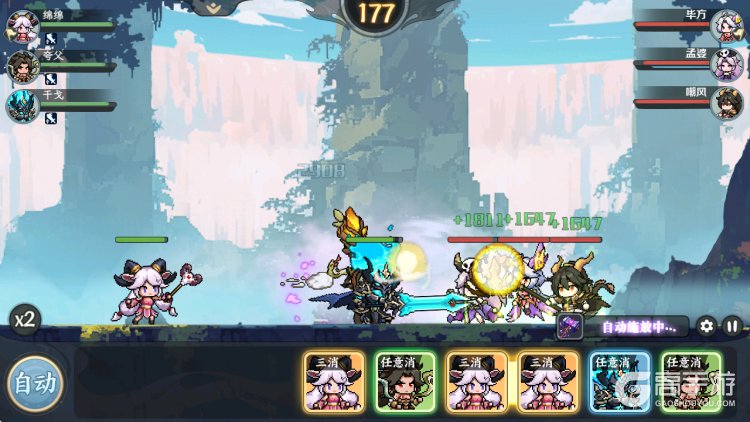Select ally portrait 夸父
The image size is (750, 422).
[22, 66]
